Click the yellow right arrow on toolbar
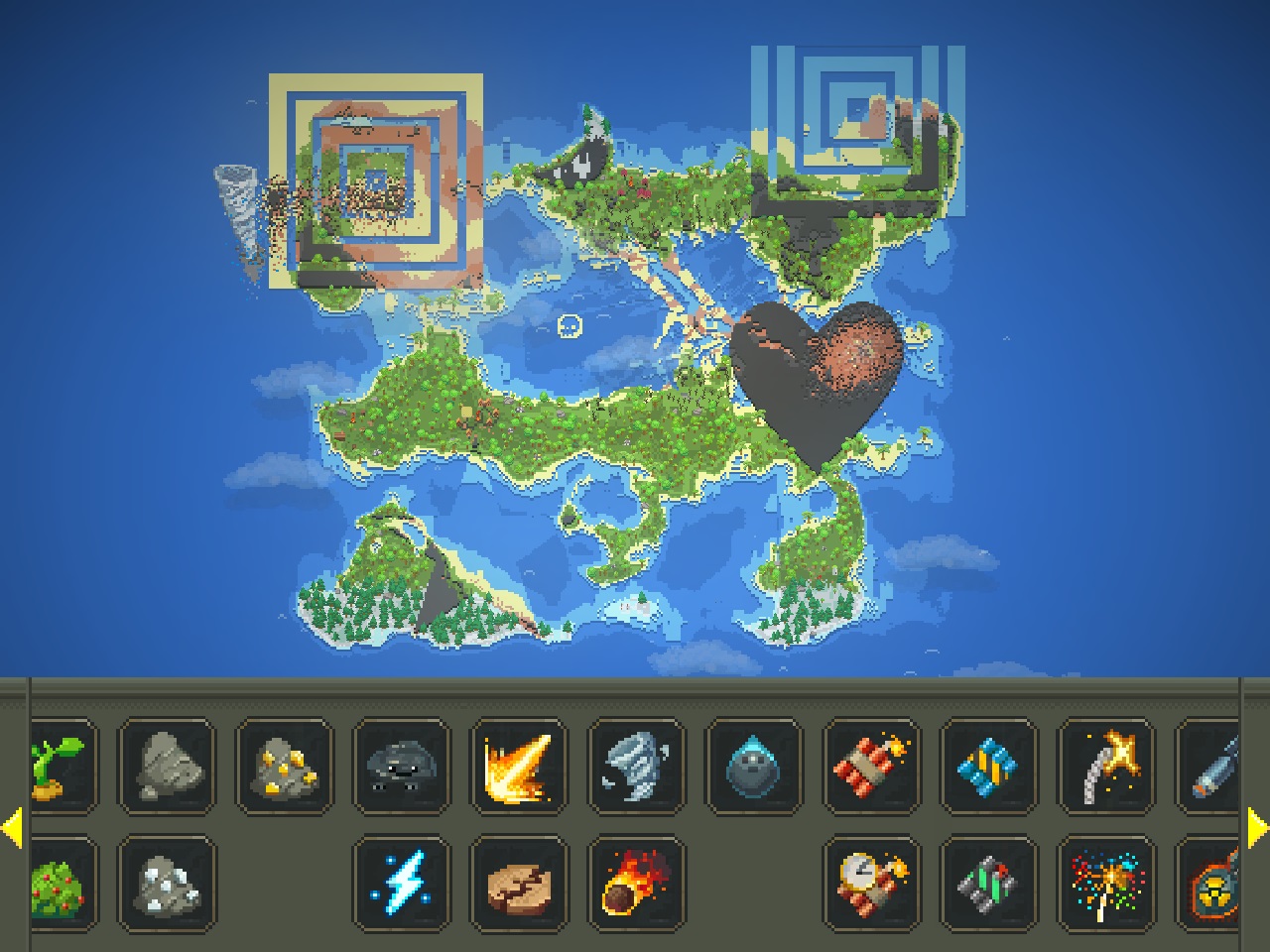 [1257, 828]
